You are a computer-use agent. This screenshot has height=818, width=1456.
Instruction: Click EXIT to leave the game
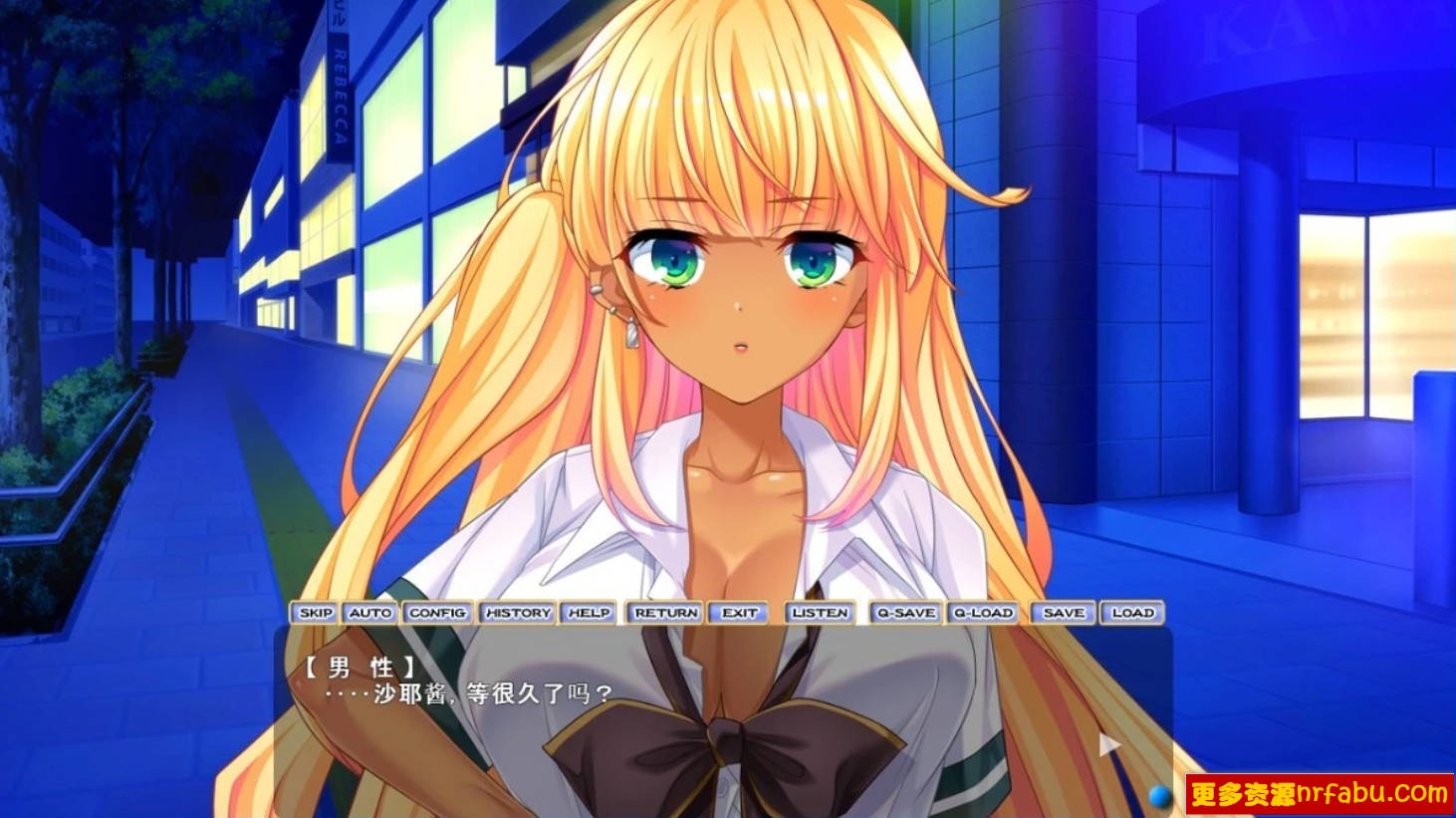pyautogui.click(x=737, y=613)
